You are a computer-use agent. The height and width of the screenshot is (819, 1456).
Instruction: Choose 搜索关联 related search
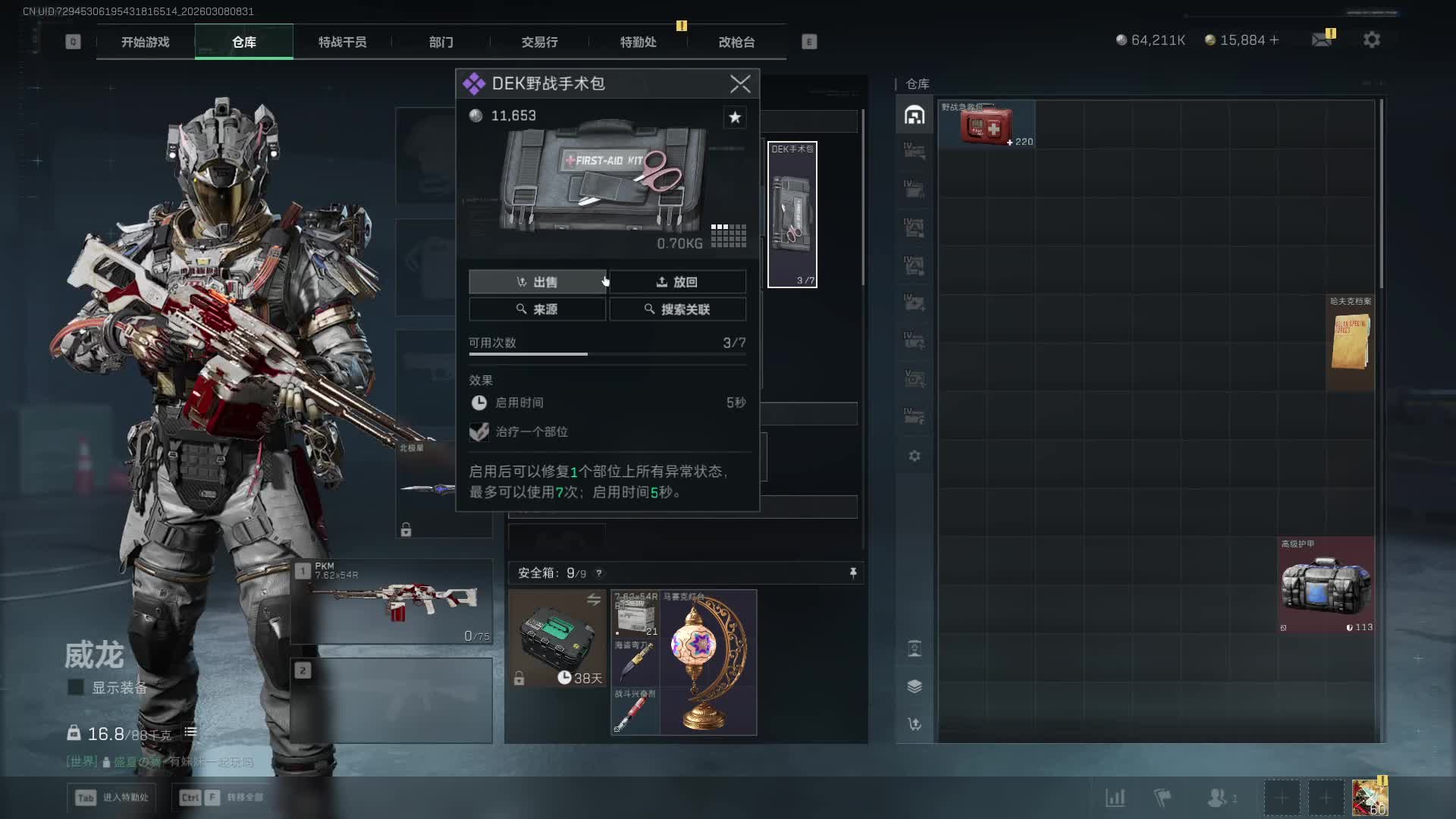pyautogui.click(x=677, y=309)
